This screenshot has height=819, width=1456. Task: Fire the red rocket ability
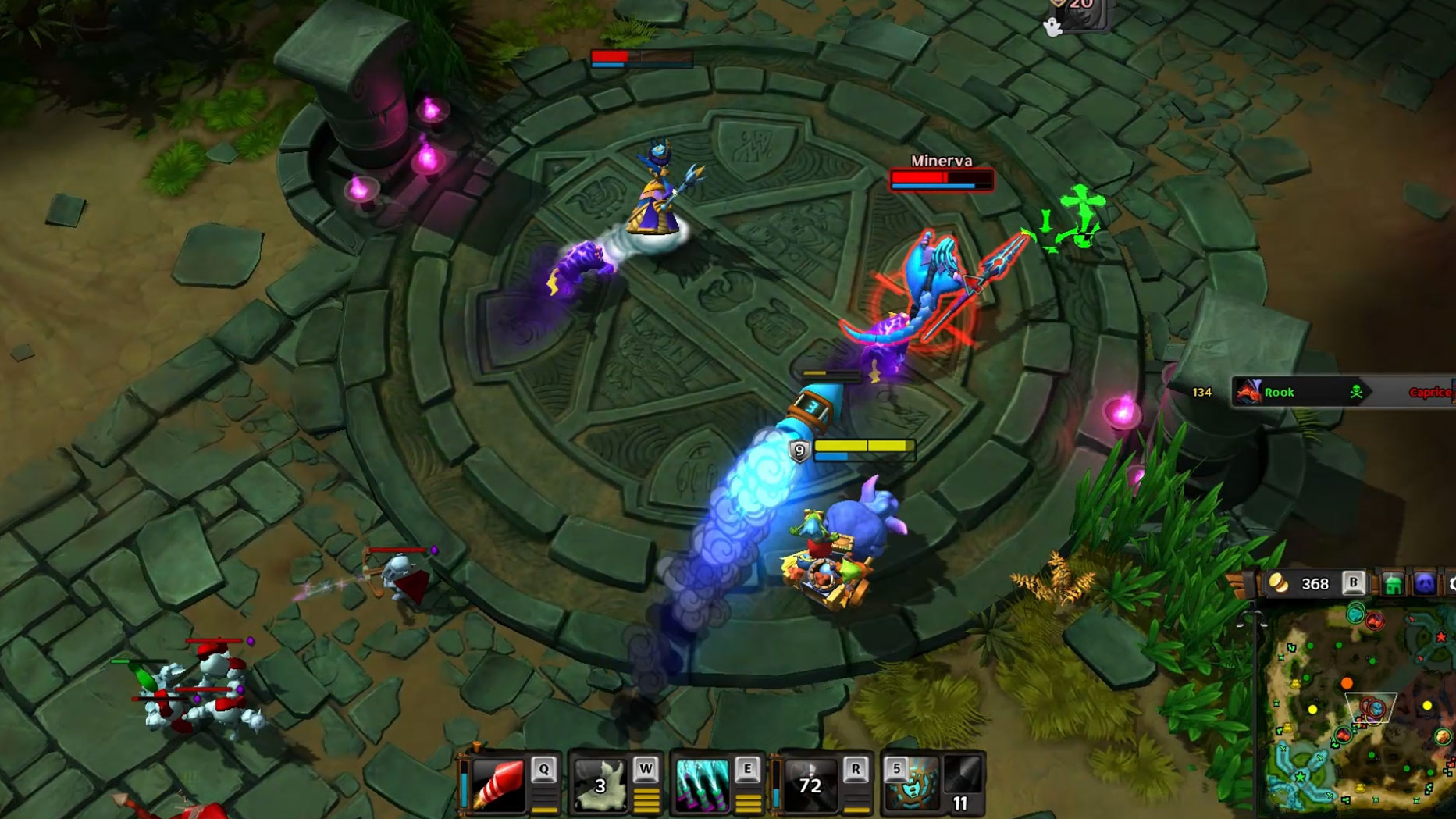[498, 785]
